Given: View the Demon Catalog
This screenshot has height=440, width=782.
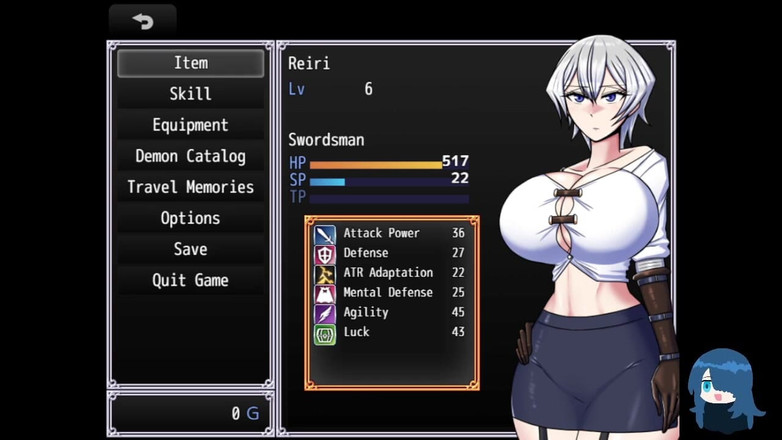Looking at the screenshot, I should point(190,156).
